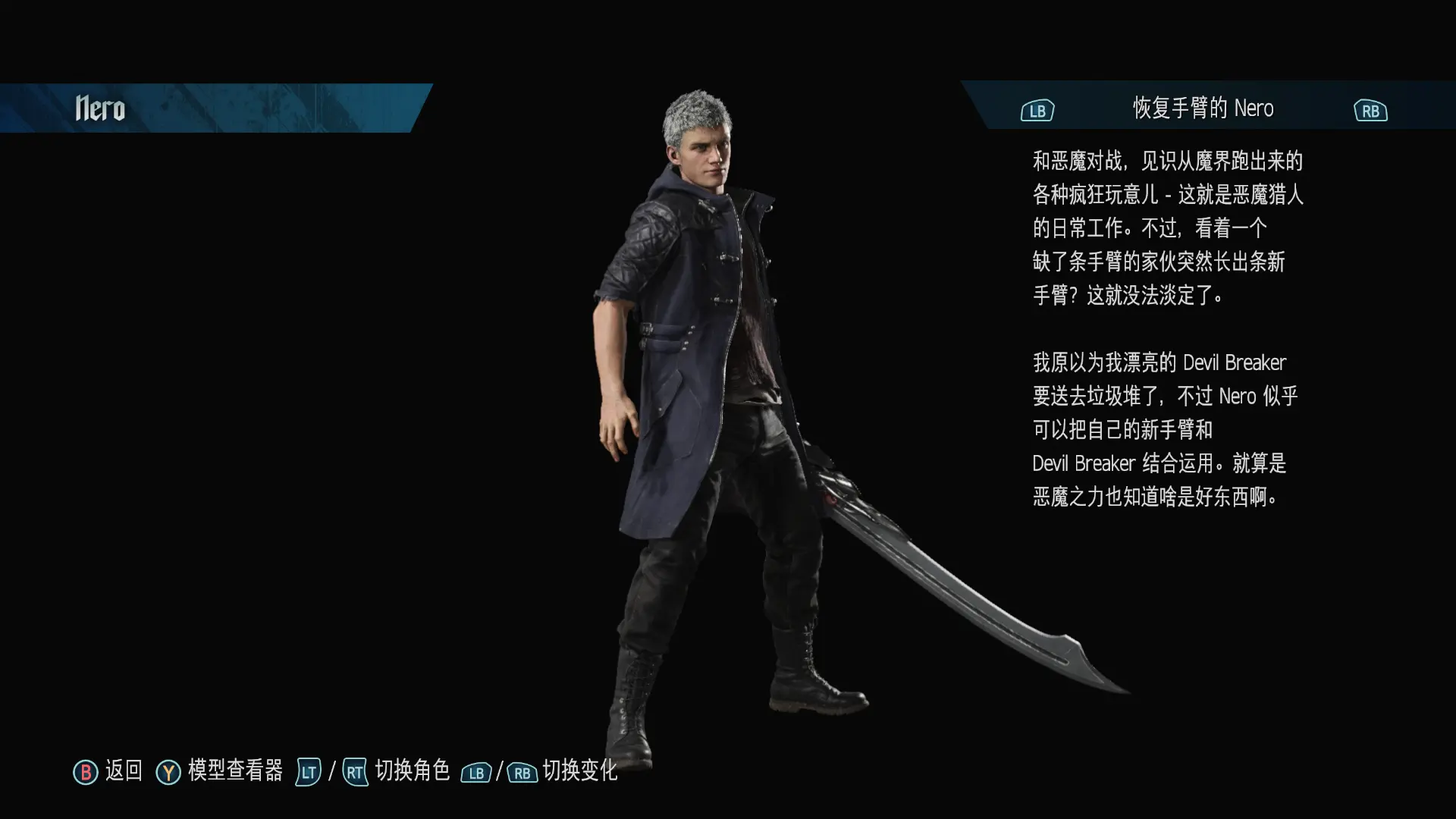
Task: Select the 切换角色 switch-character option
Action: pyautogui.click(x=412, y=770)
